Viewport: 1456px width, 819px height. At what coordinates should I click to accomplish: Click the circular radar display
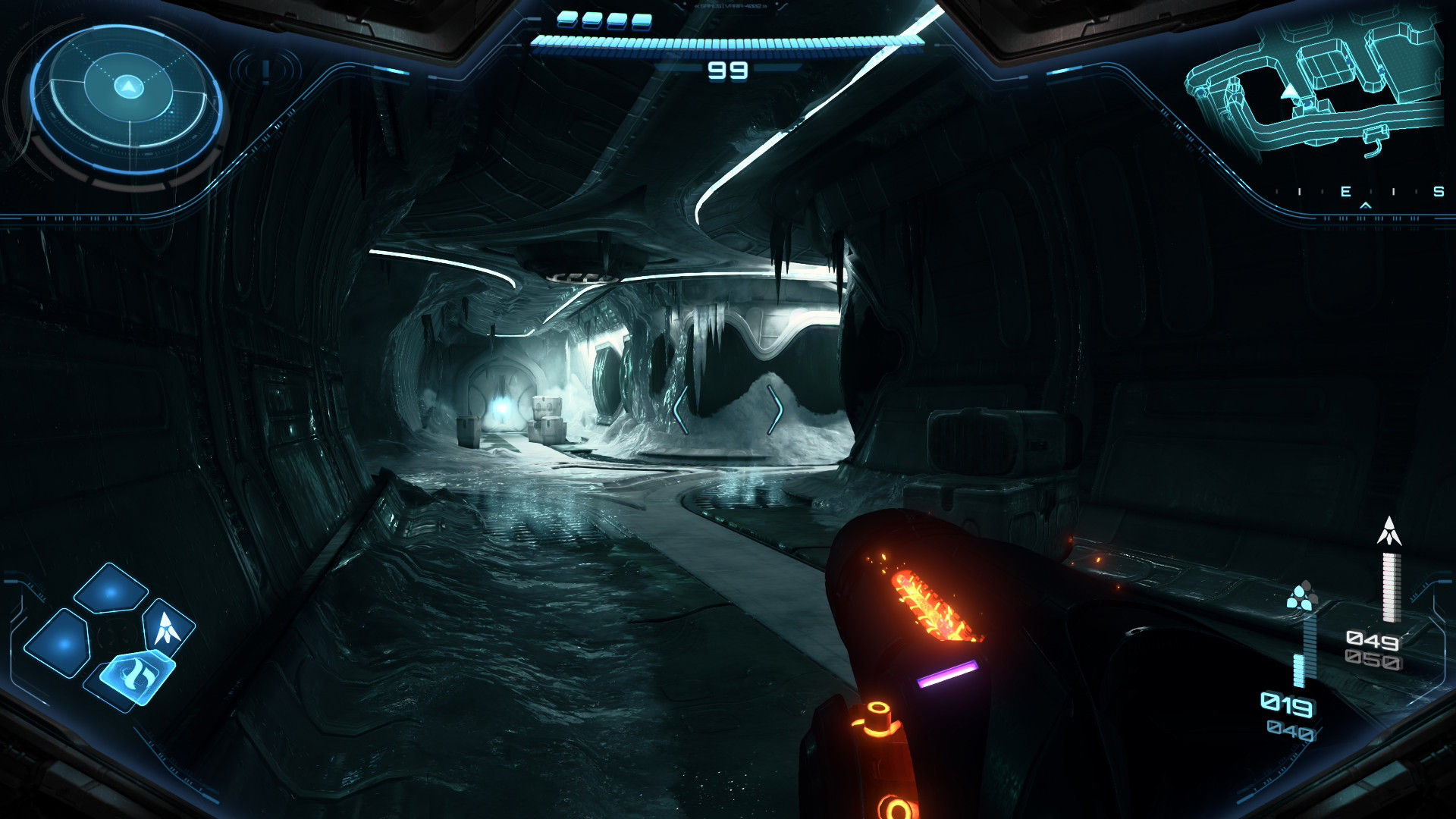(128, 98)
